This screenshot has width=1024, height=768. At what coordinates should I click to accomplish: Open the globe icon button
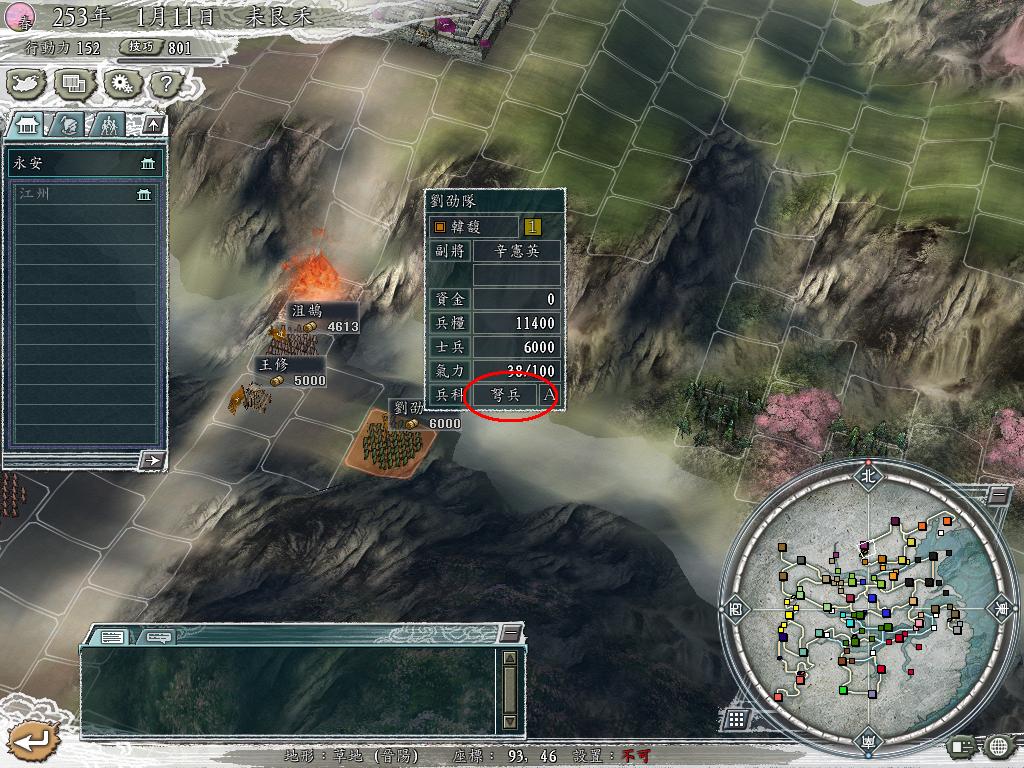point(998,745)
